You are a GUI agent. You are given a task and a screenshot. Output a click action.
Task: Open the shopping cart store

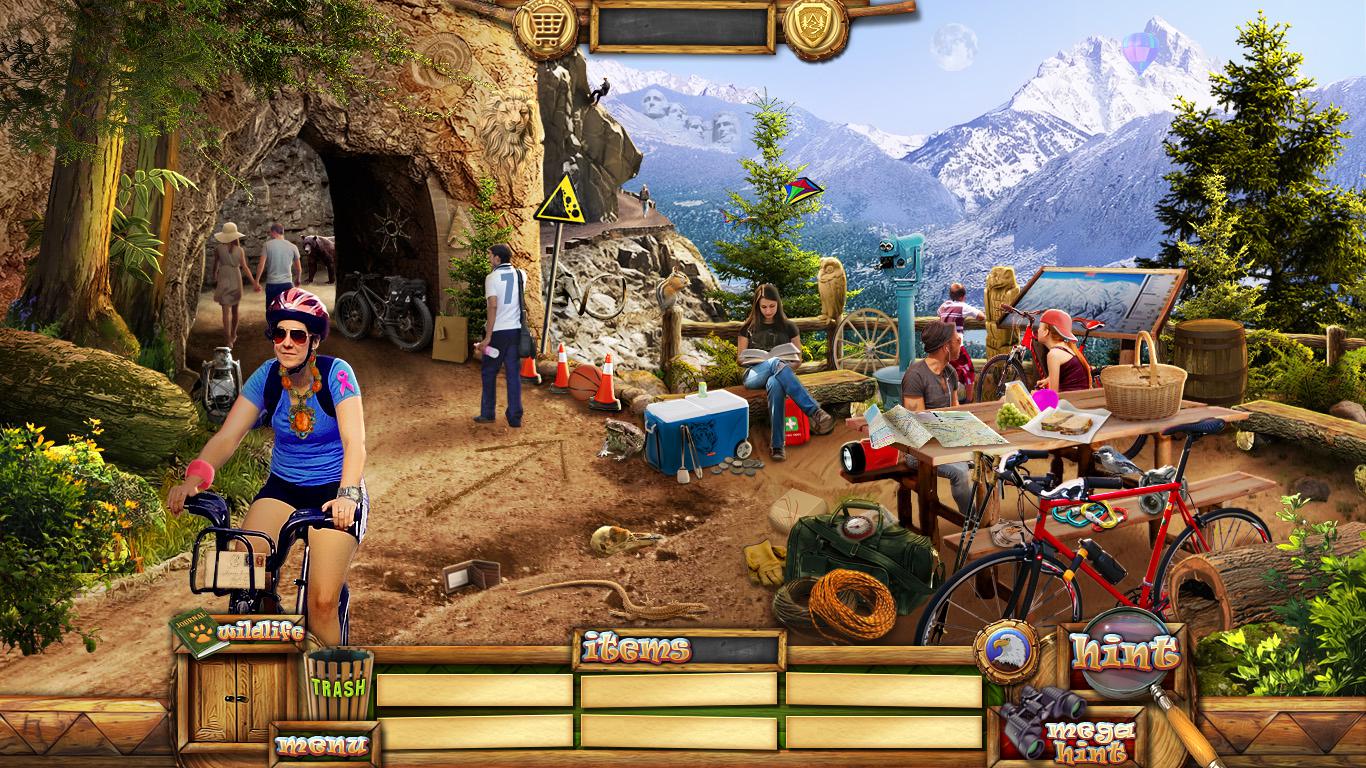tap(546, 25)
